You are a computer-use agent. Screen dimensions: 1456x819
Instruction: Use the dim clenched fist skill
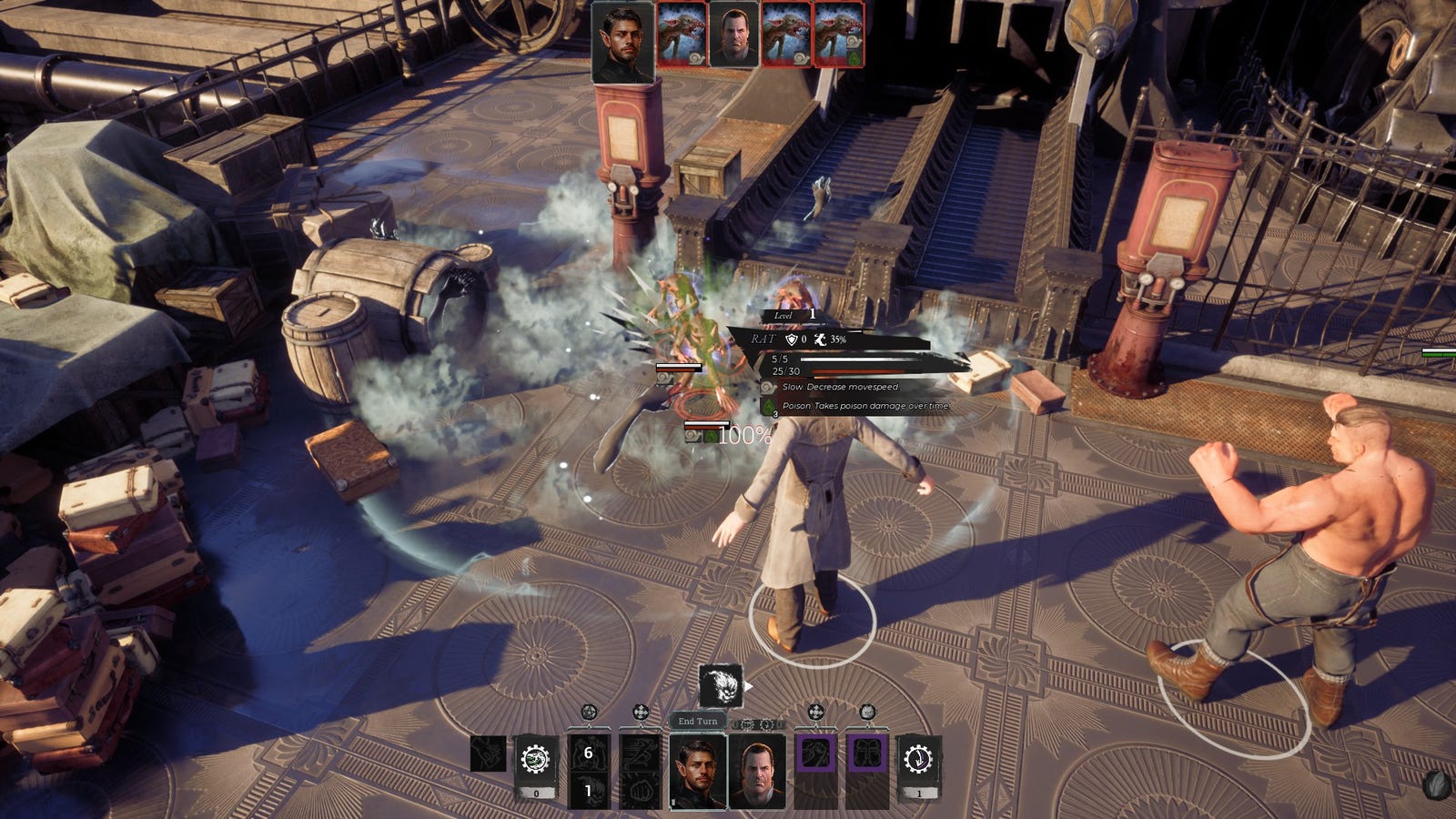pyautogui.click(x=641, y=791)
